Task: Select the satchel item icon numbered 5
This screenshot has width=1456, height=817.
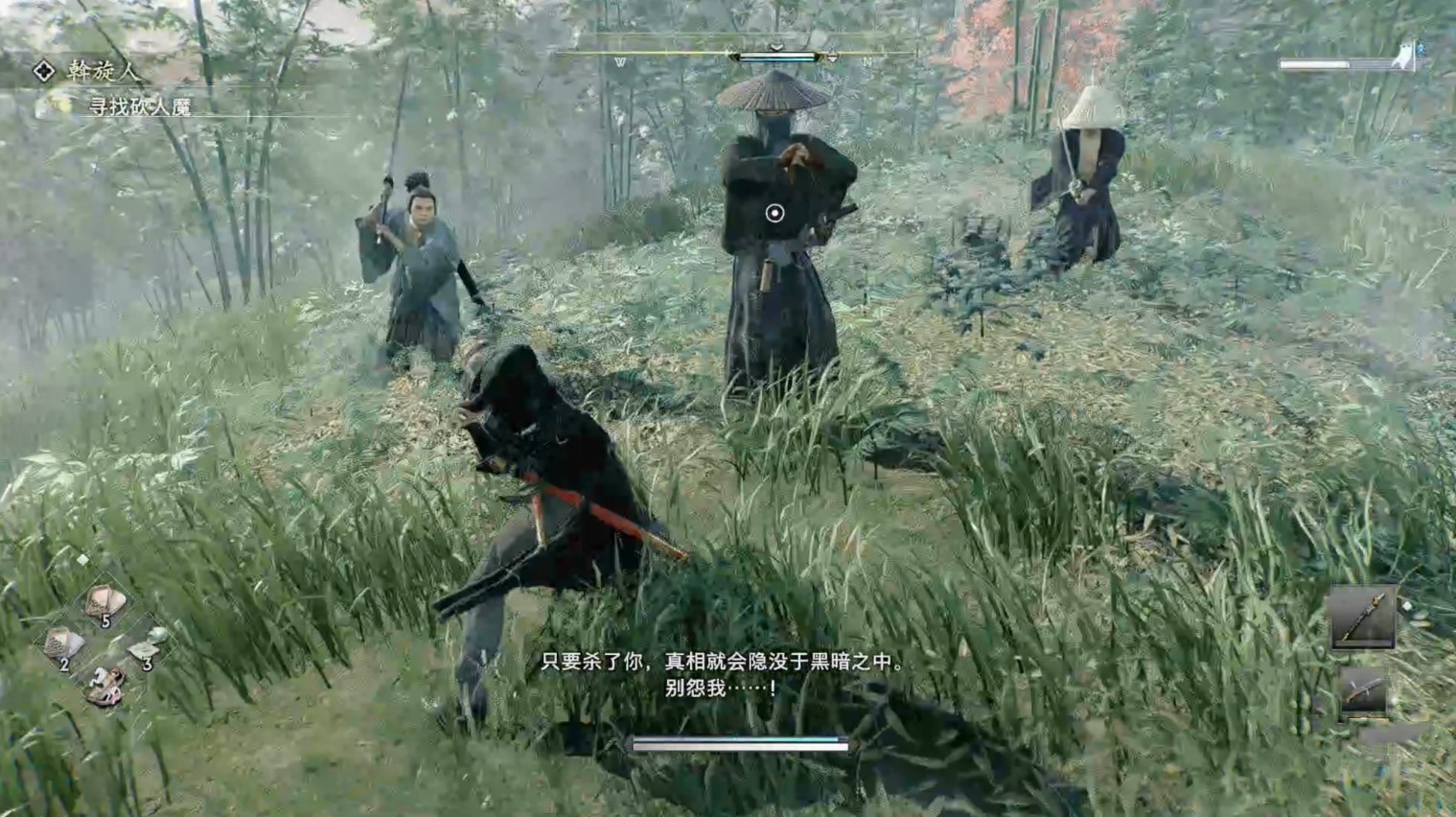Action: pos(105,602)
